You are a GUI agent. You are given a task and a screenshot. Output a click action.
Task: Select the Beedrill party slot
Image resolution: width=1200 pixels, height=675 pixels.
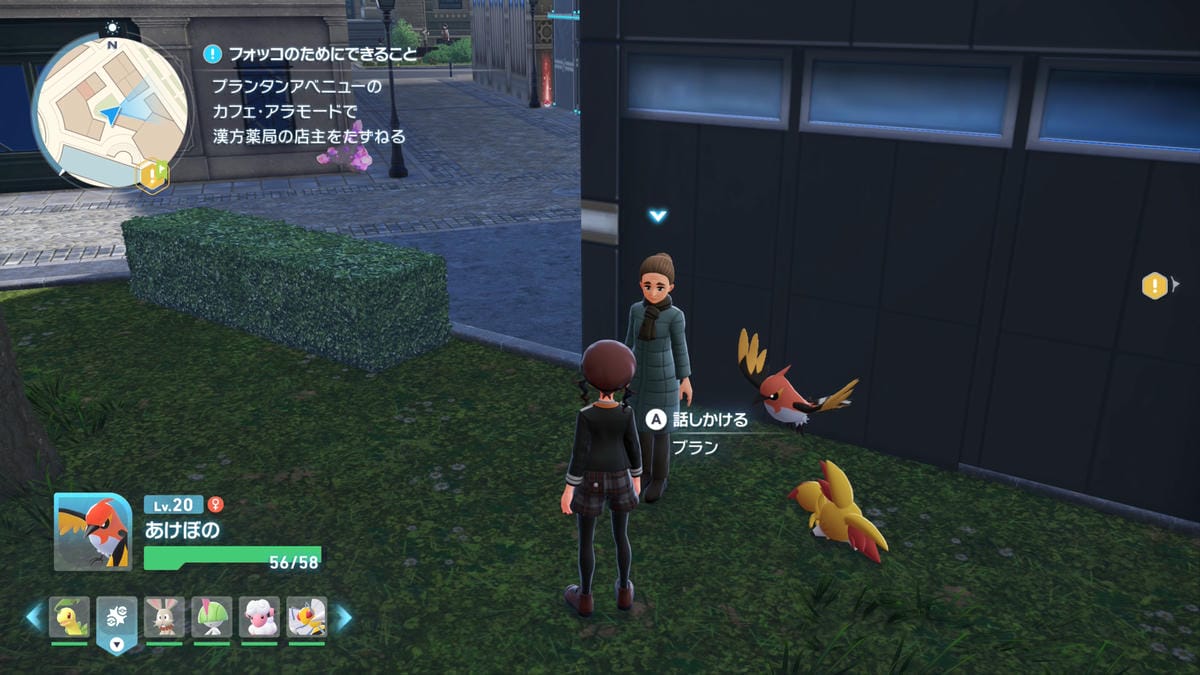[307, 617]
